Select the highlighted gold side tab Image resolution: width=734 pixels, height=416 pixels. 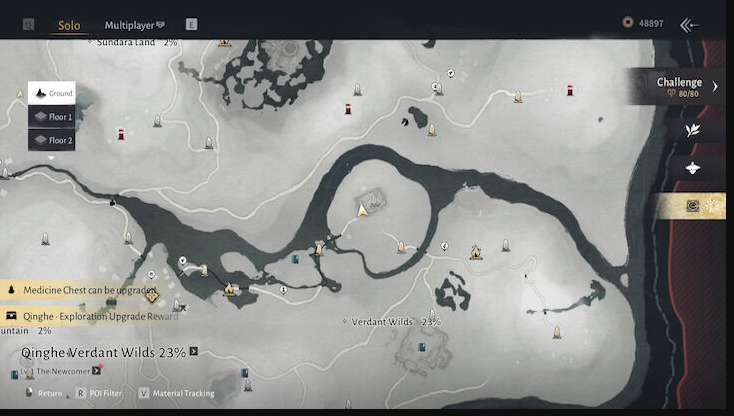692,206
